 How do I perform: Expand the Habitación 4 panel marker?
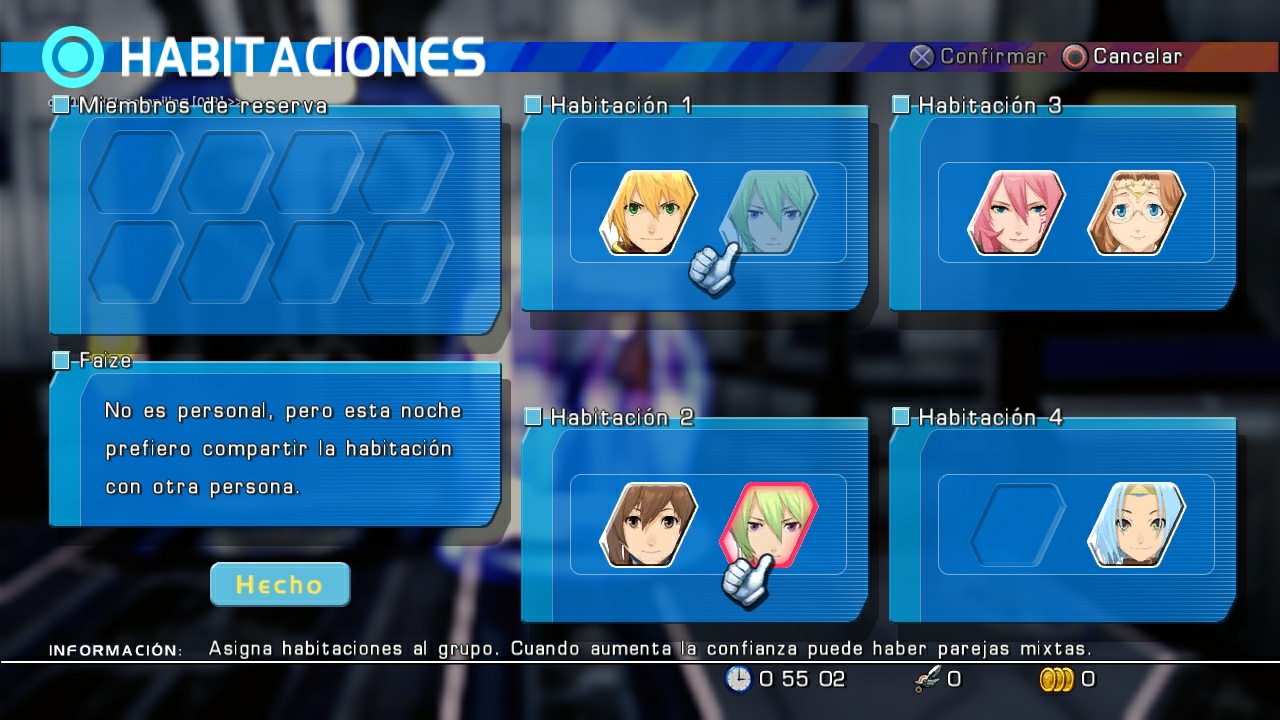click(x=901, y=417)
